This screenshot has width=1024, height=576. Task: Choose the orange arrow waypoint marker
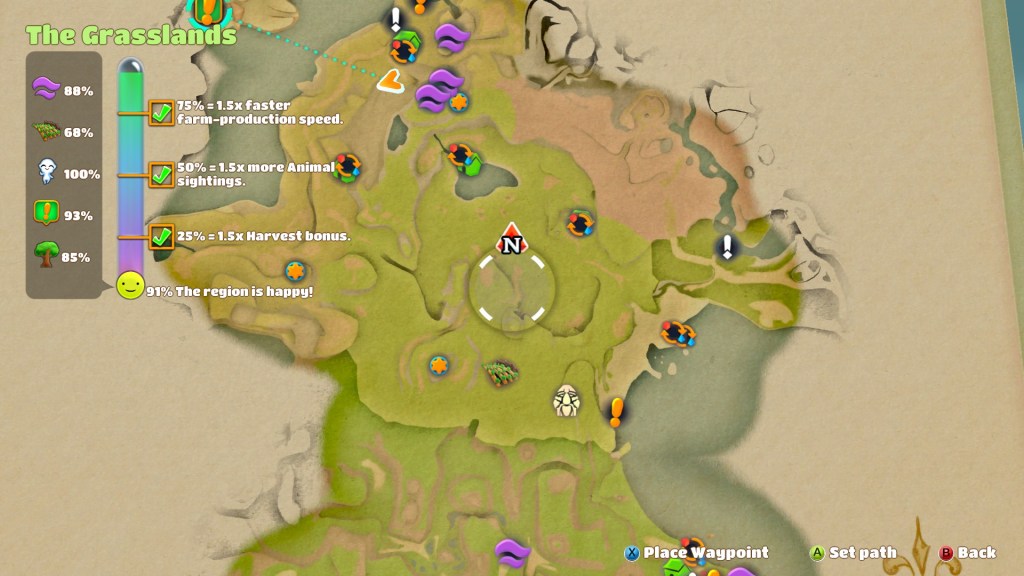(x=390, y=81)
